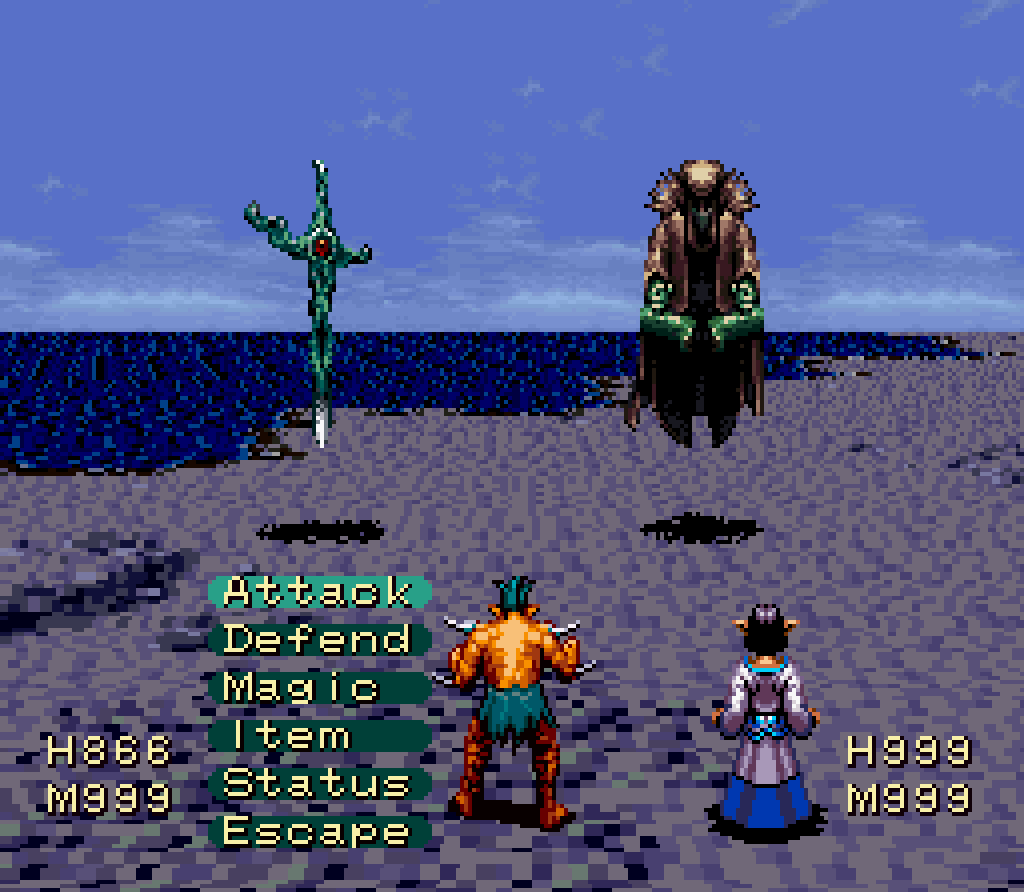This screenshot has height=892, width=1024.
Task: Choose Escape to flee battle
Action: click(x=318, y=831)
